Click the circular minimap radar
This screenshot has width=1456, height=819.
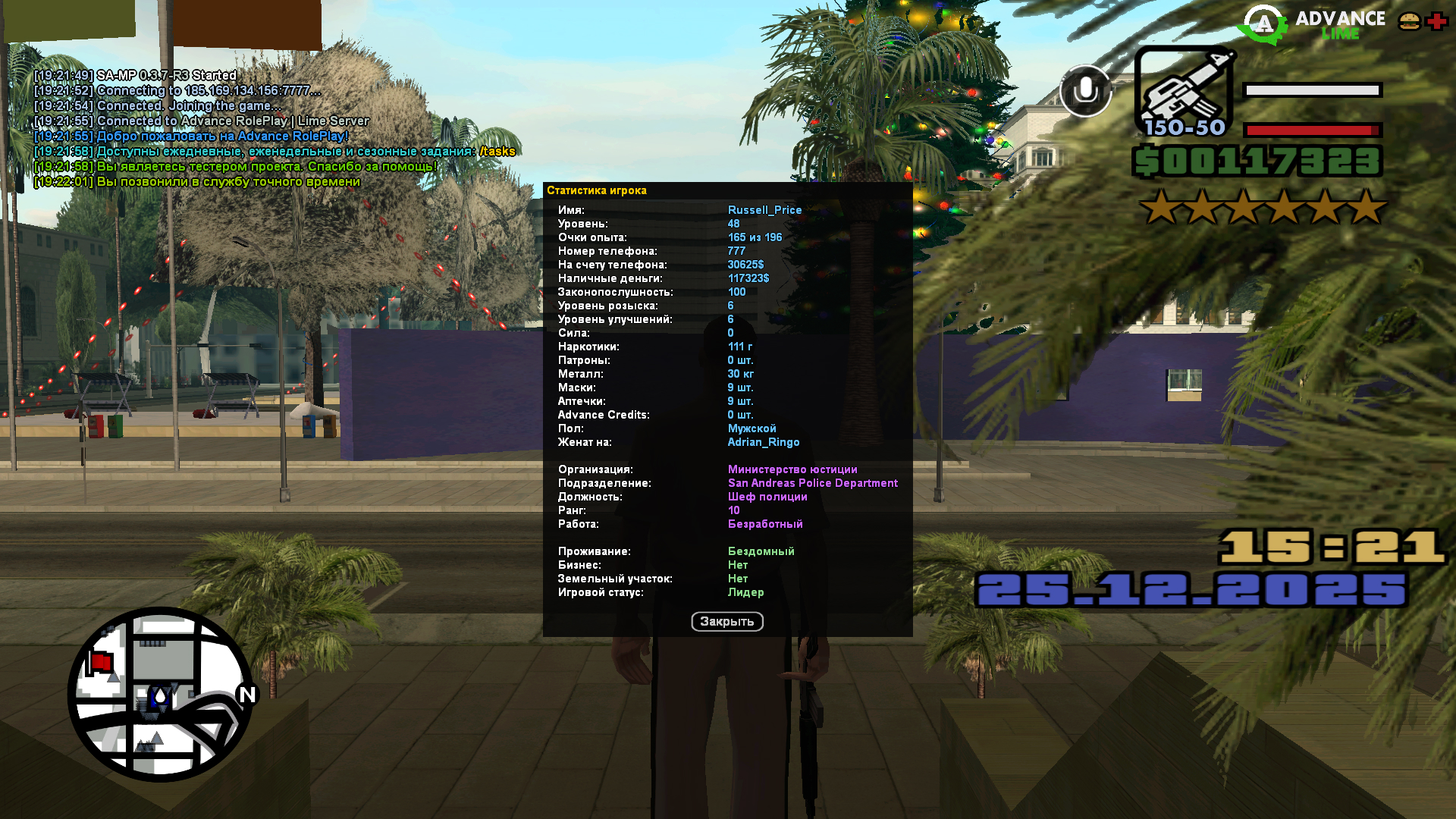[161, 694]
